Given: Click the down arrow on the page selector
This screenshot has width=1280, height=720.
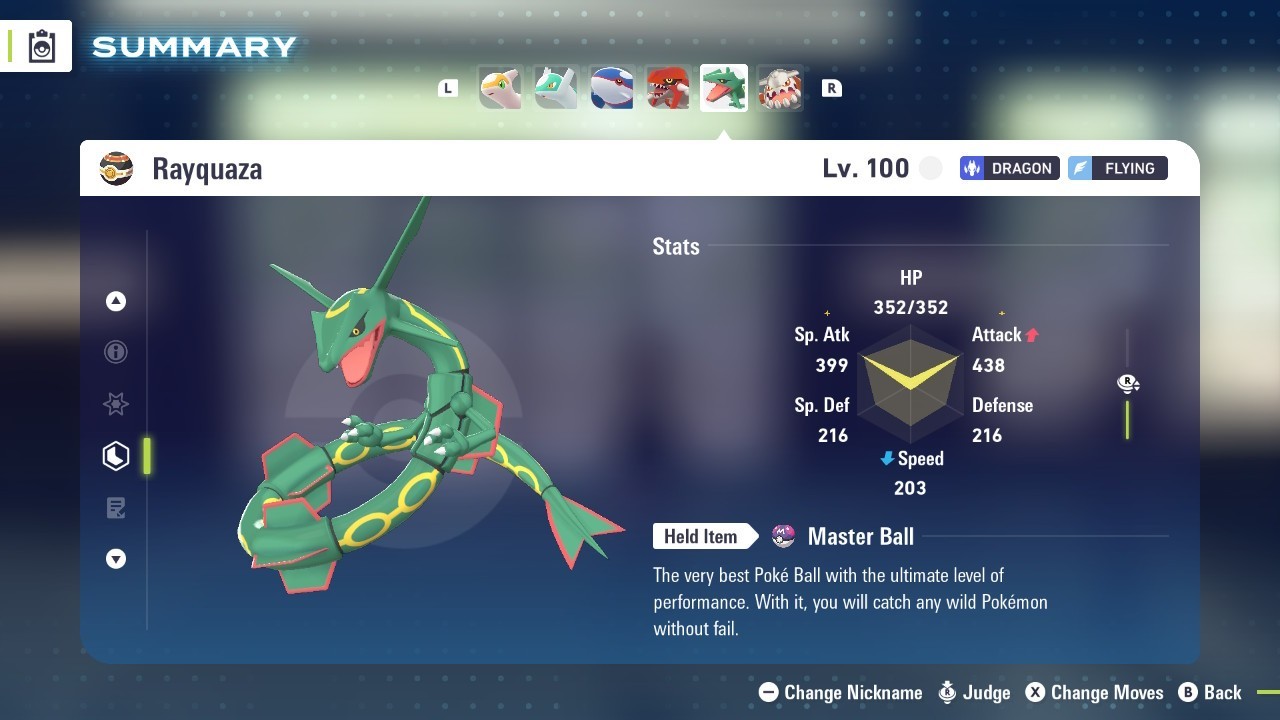Looking at the screenshot, I should point(116,559).
